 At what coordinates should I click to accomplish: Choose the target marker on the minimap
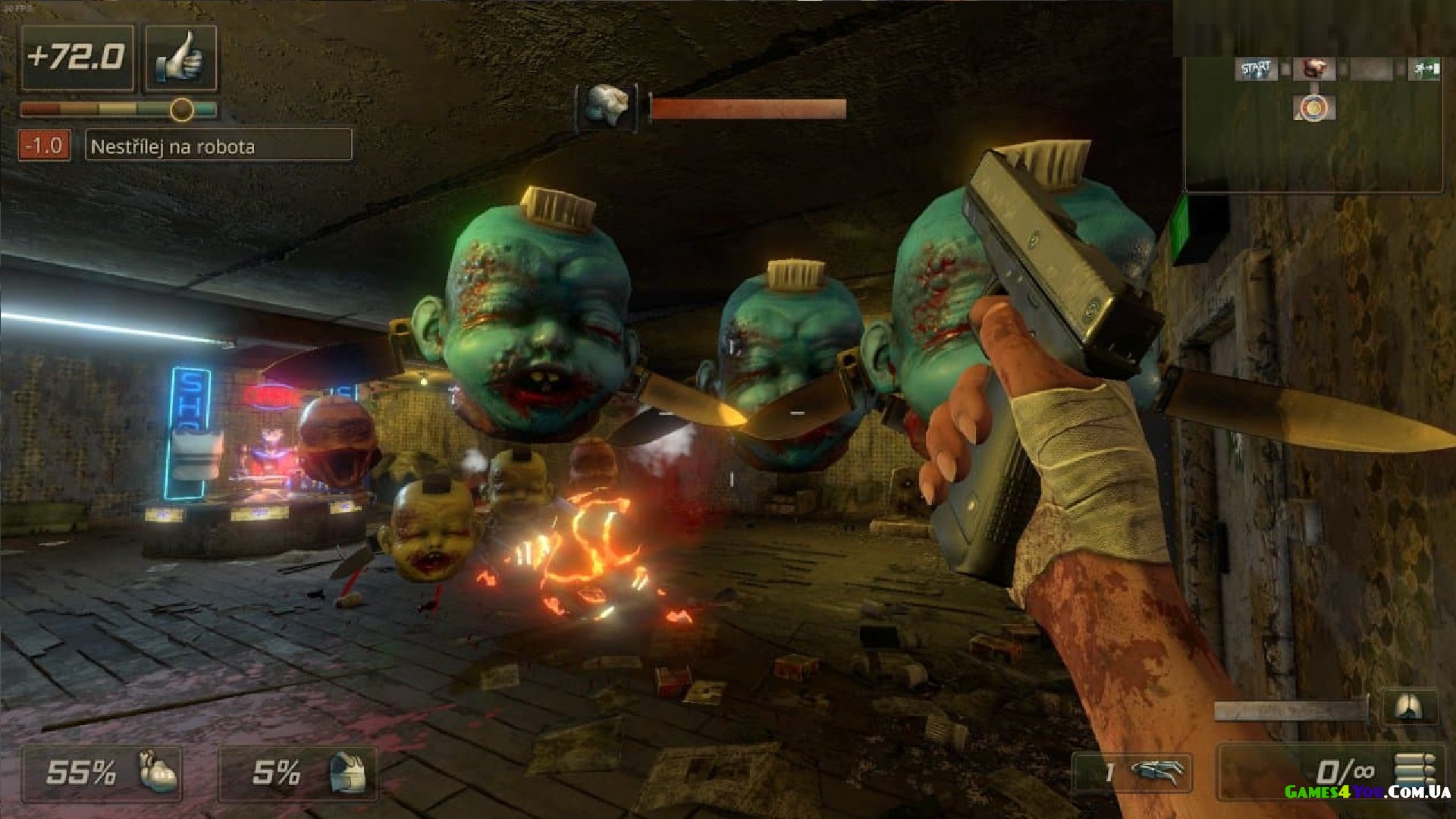1313,108
